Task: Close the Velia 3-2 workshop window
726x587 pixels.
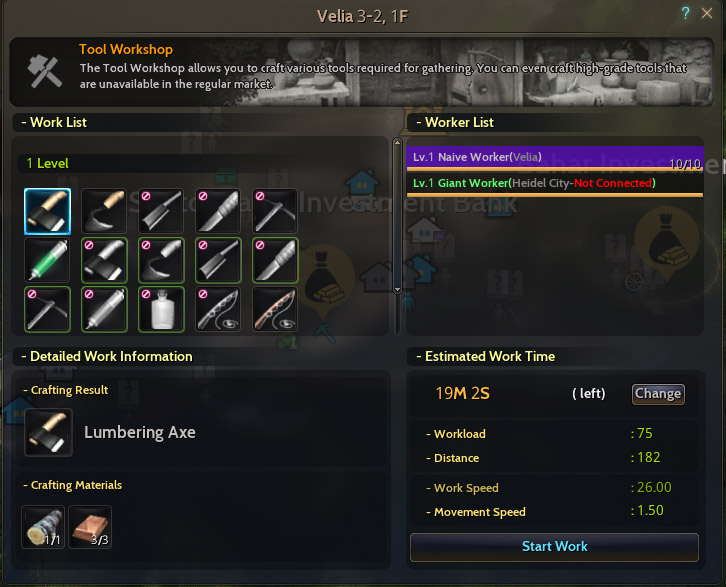Action: tap(707, 13)
